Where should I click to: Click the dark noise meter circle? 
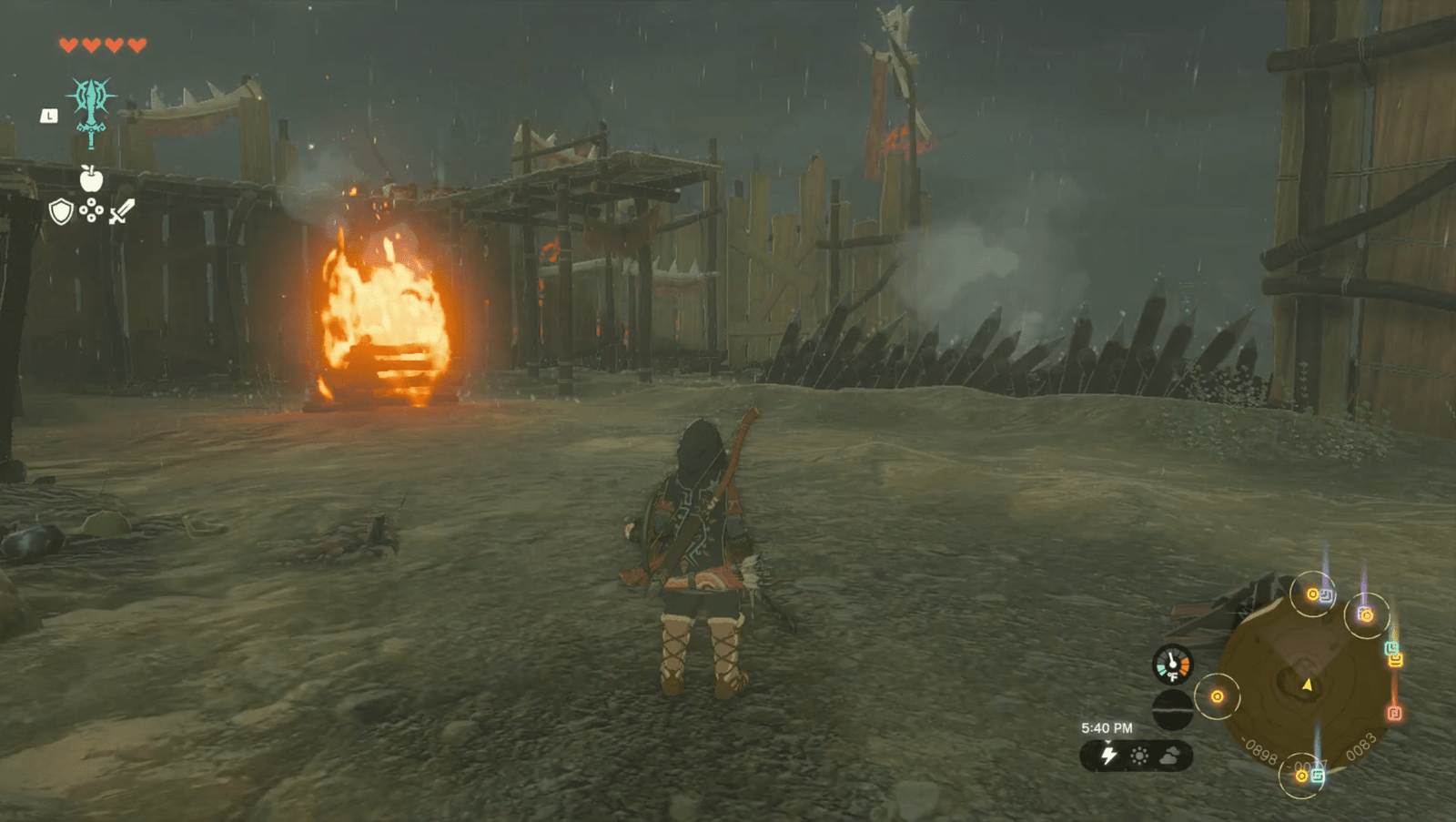pos(1172,709)
